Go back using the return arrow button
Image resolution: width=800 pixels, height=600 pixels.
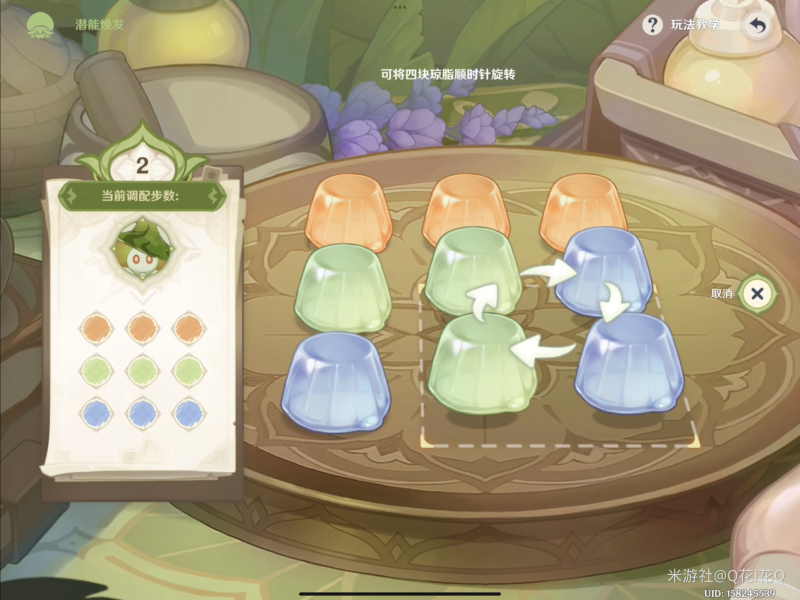(x=758, y=26)
